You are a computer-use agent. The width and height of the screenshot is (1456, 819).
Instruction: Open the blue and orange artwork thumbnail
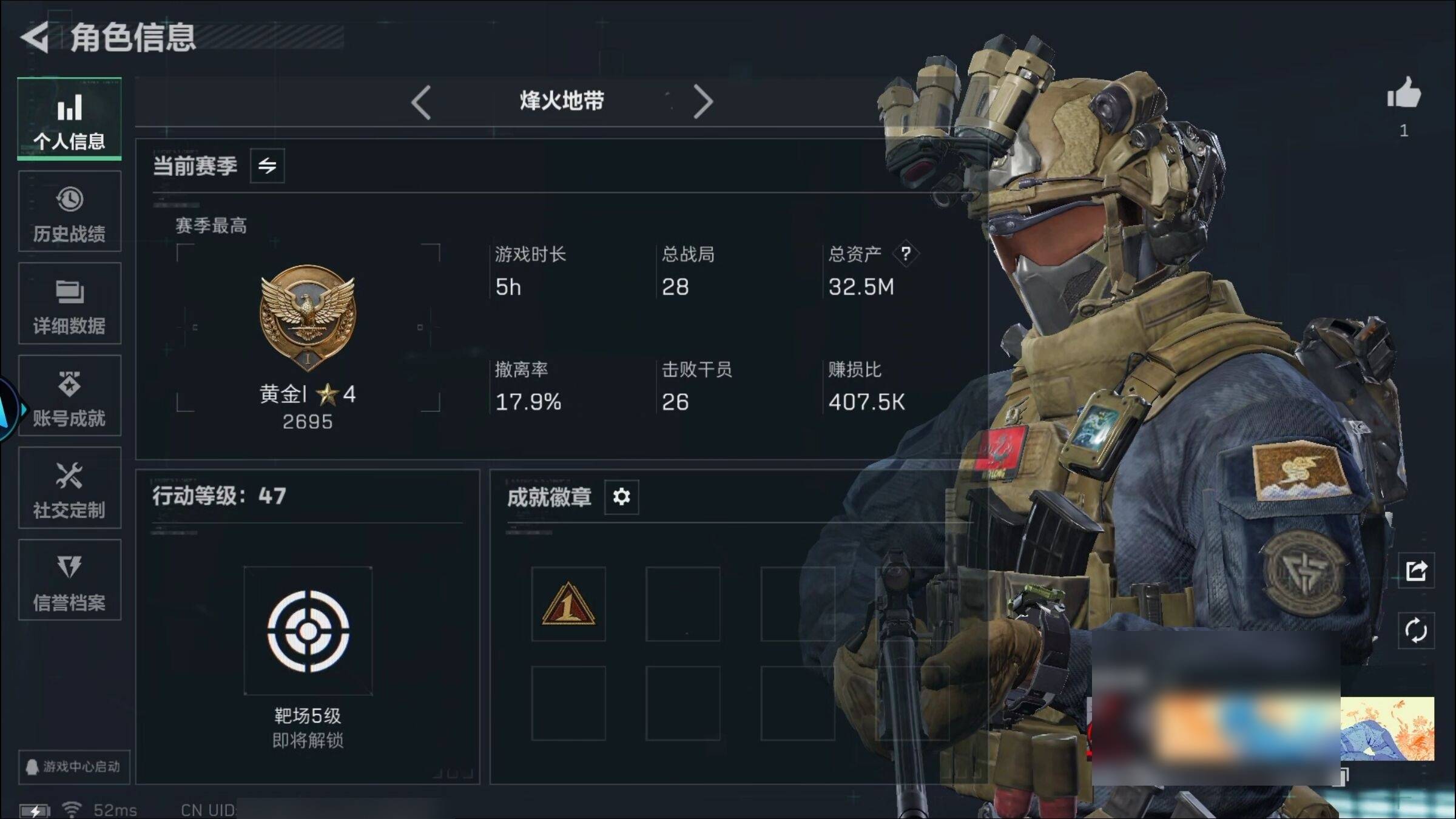[1387, 729]
